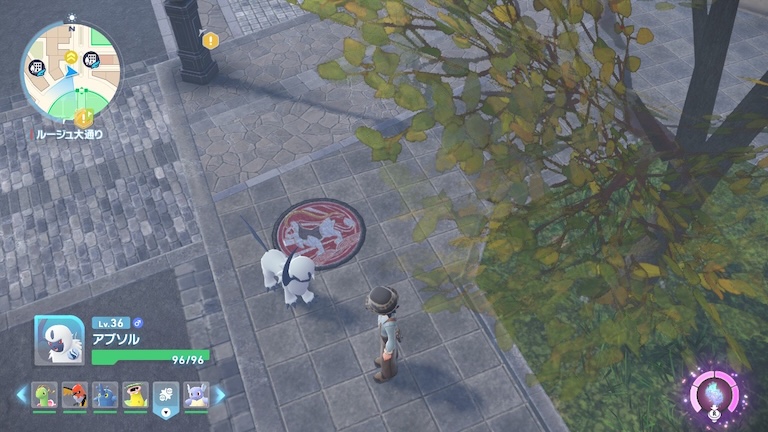Viewport: 768px width, 432px height.
Task: Select the yellow exclamation marker under the minimap
Action: (x=83, y=118)
